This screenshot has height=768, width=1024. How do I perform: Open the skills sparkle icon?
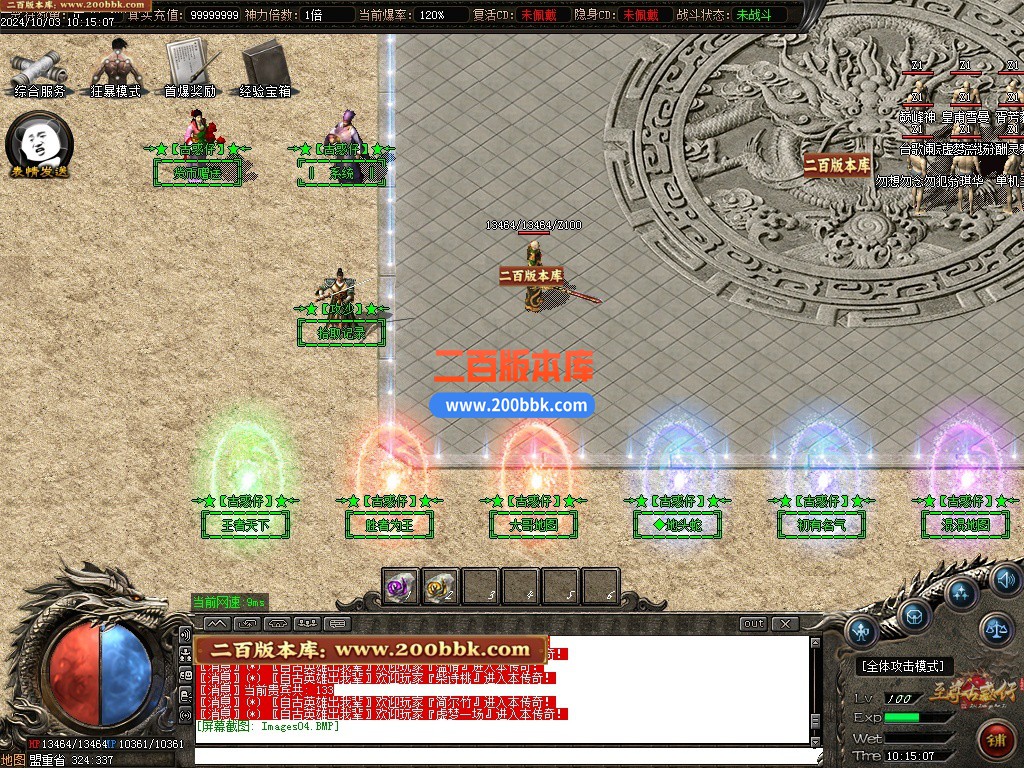[x=961, y=594]
